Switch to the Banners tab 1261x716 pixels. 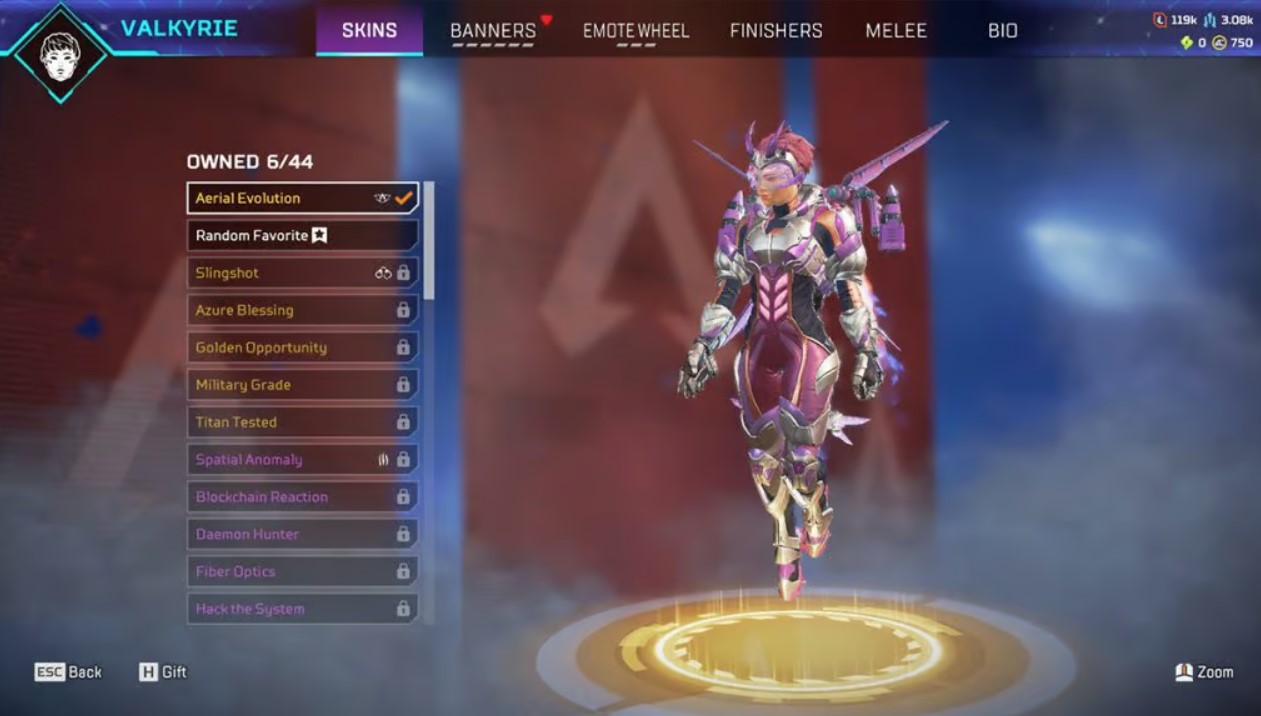pos(493,31)
